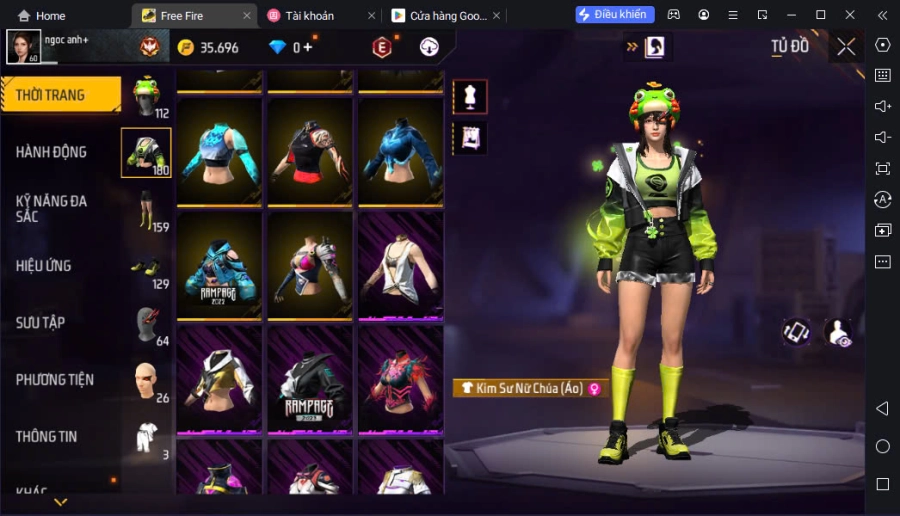The height and width of the screenshot is (516, 900).
Task: Select the frog hat headwear category
Action: (x=147, y=97)
